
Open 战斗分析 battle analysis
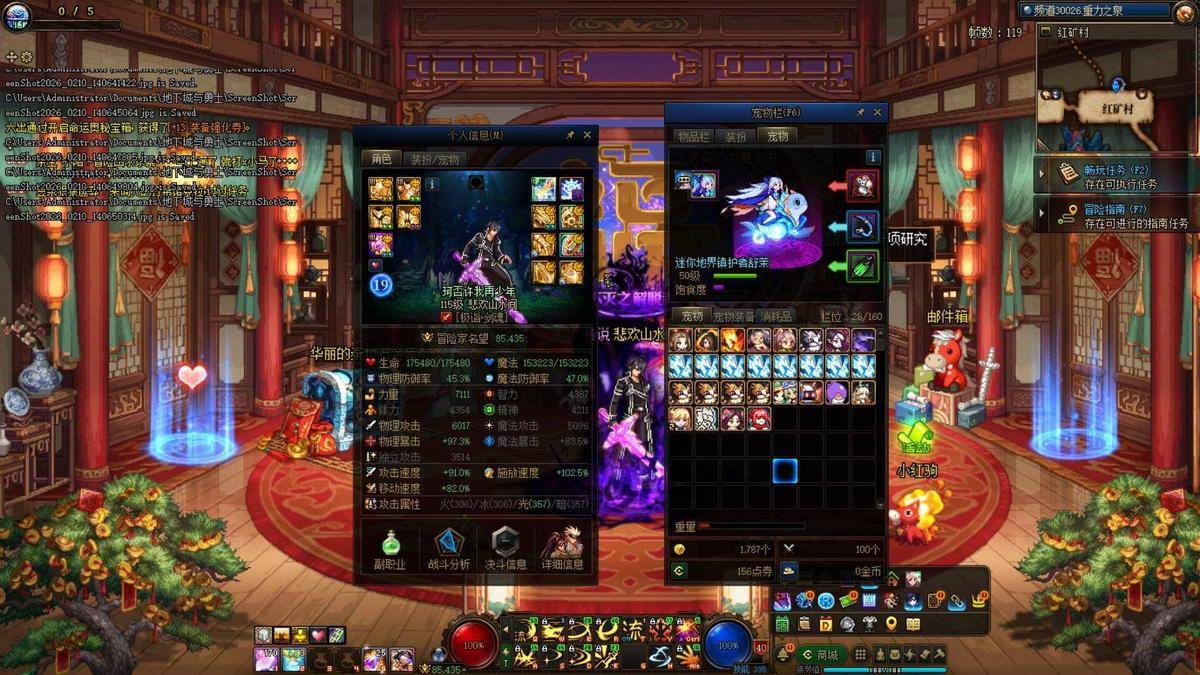tap(449, 550)
